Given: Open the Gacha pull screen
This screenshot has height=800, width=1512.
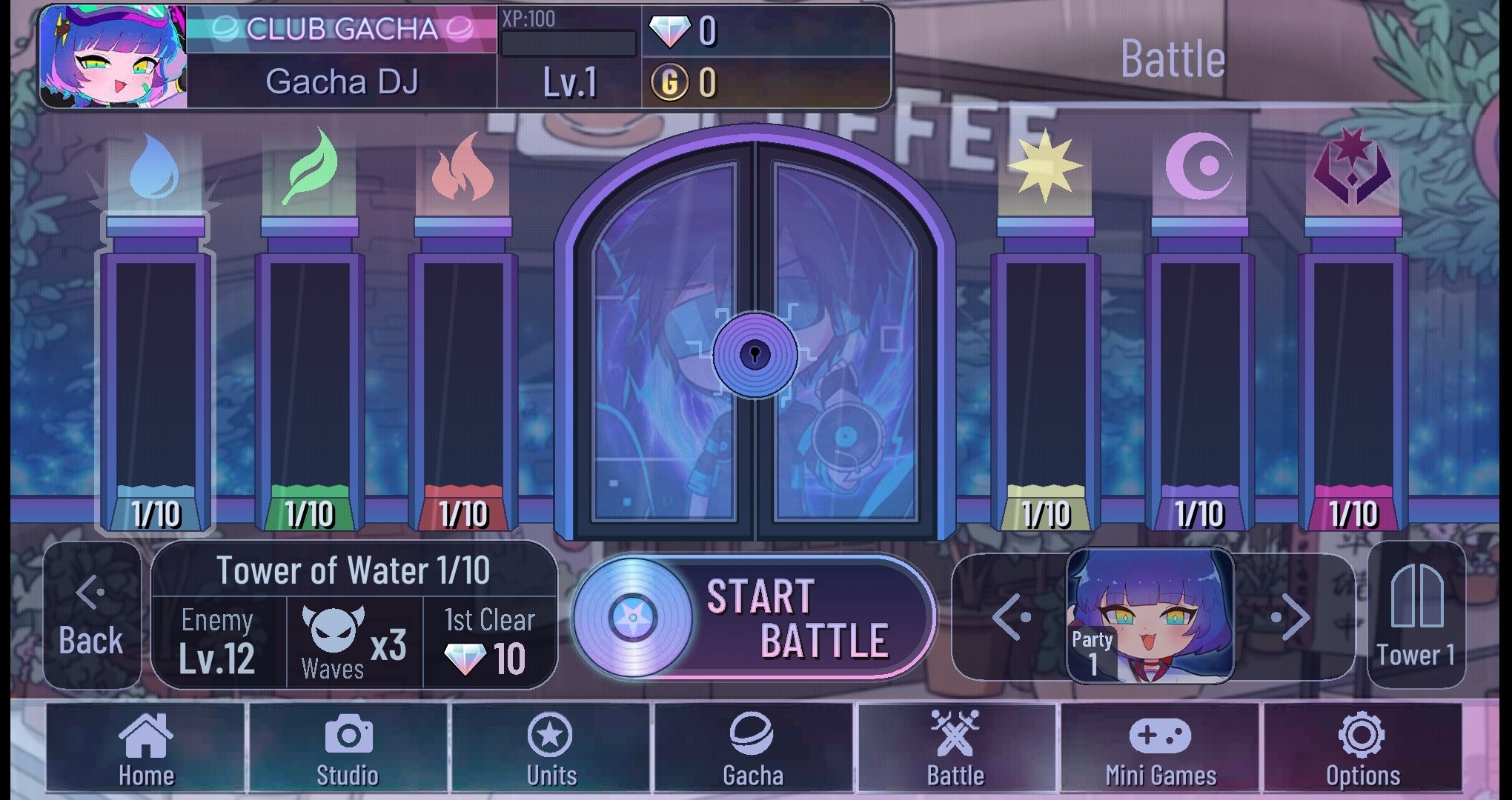Looking at the screenshot, I should (753, 748).
